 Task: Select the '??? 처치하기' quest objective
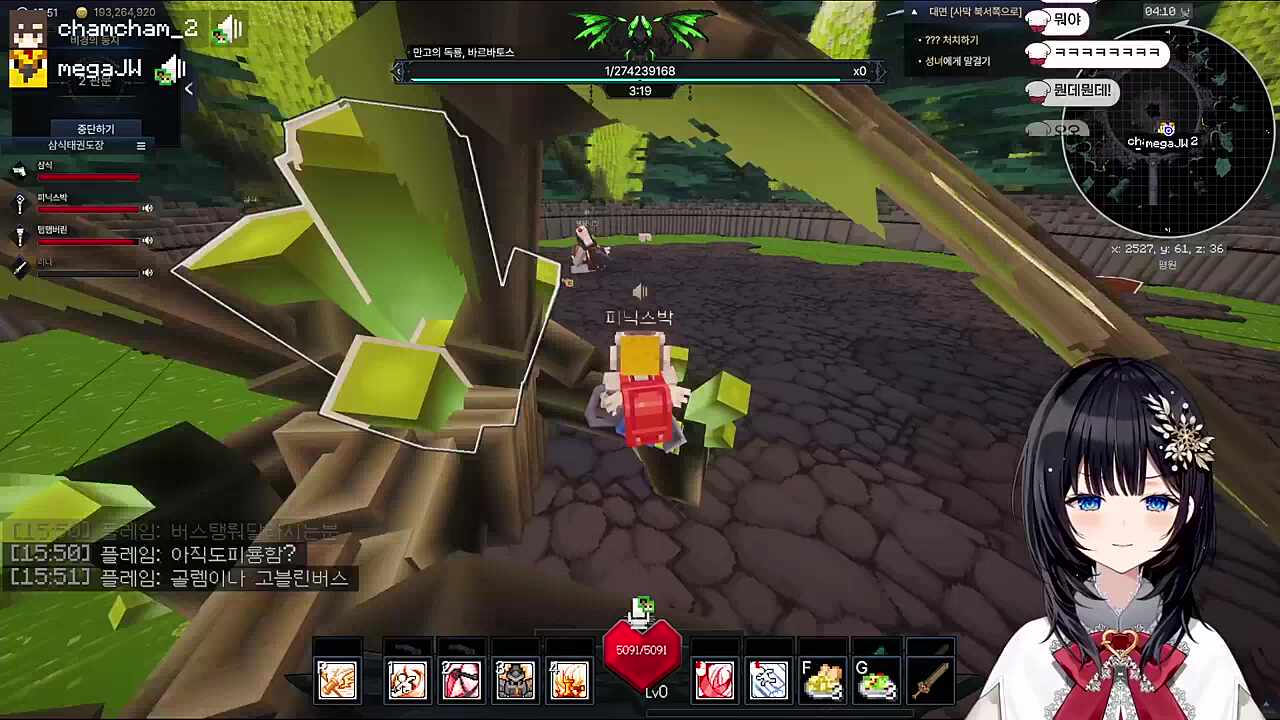coord(952,40)
